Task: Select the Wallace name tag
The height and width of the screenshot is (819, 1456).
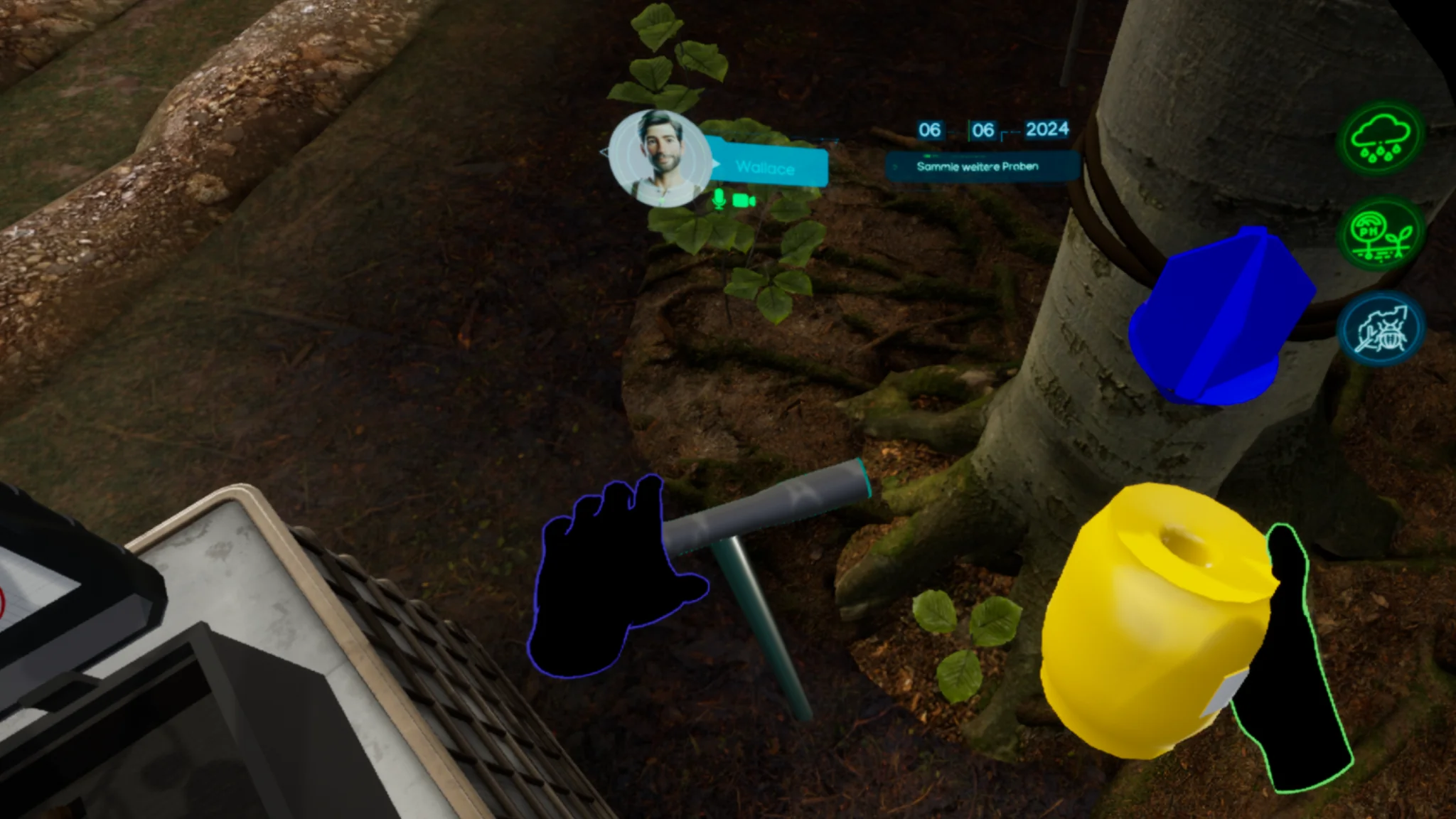Action: click(x=768, y=168)
